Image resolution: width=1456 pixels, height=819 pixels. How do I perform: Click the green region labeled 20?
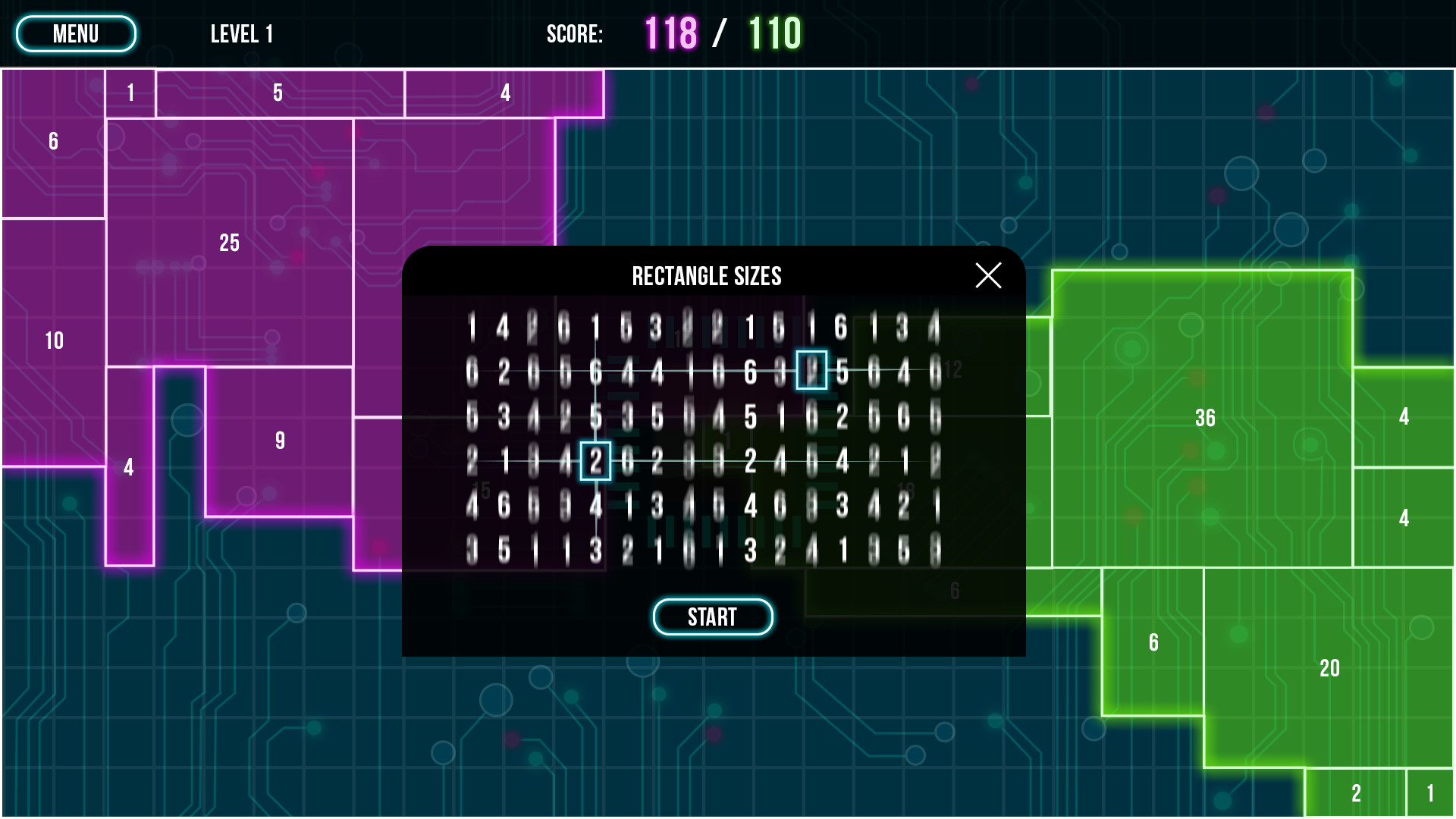pyautogui.click(x=1329, y=668)
